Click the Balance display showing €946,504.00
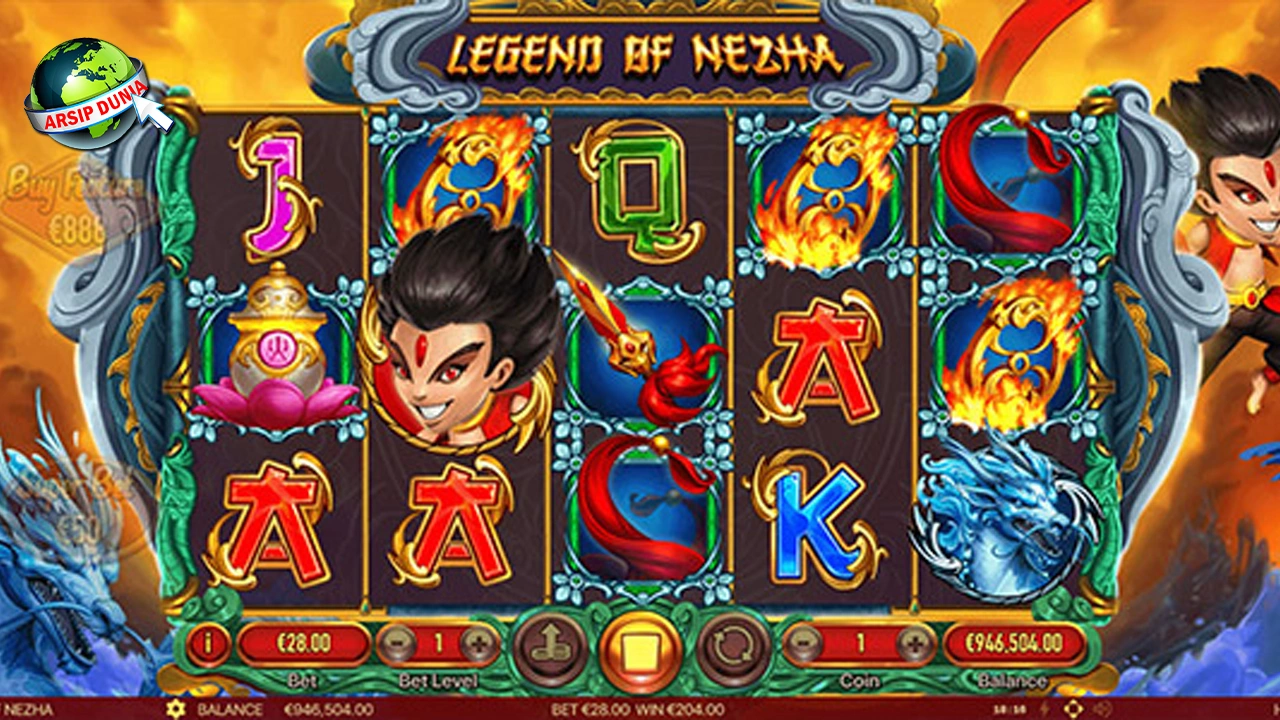This screenshot has width=1280, height=720. tap(1015, 645)
